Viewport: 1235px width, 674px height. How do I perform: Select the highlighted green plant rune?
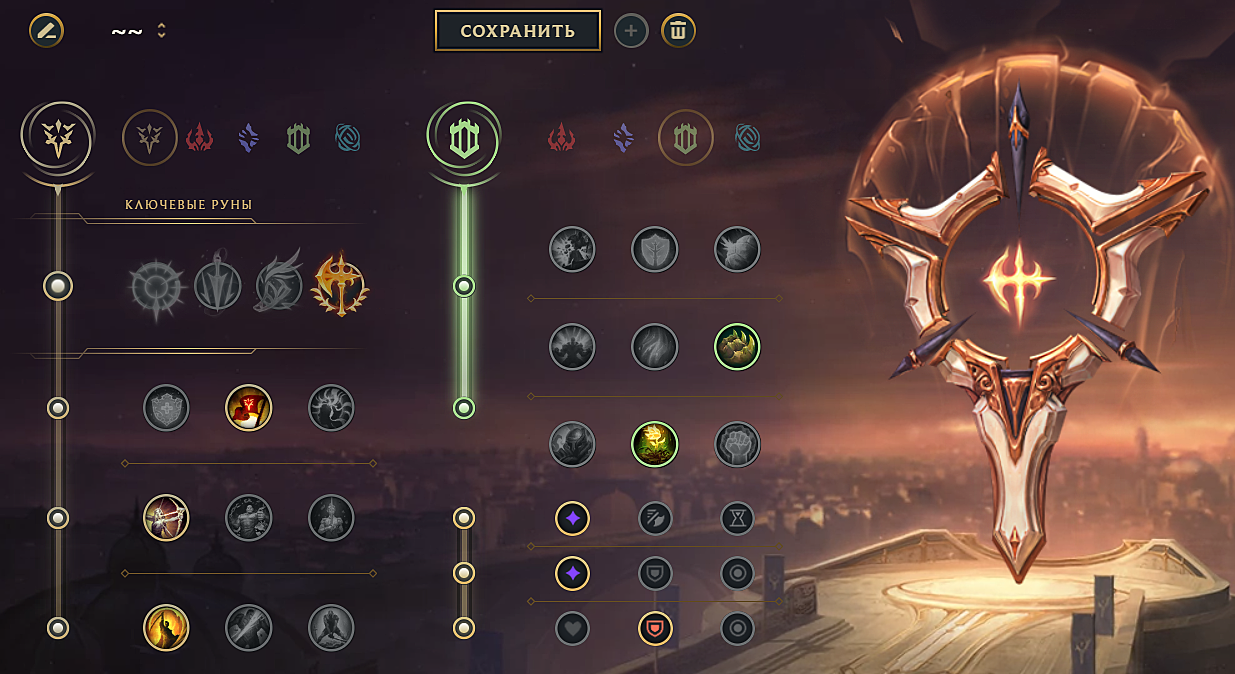pos(655,444)
